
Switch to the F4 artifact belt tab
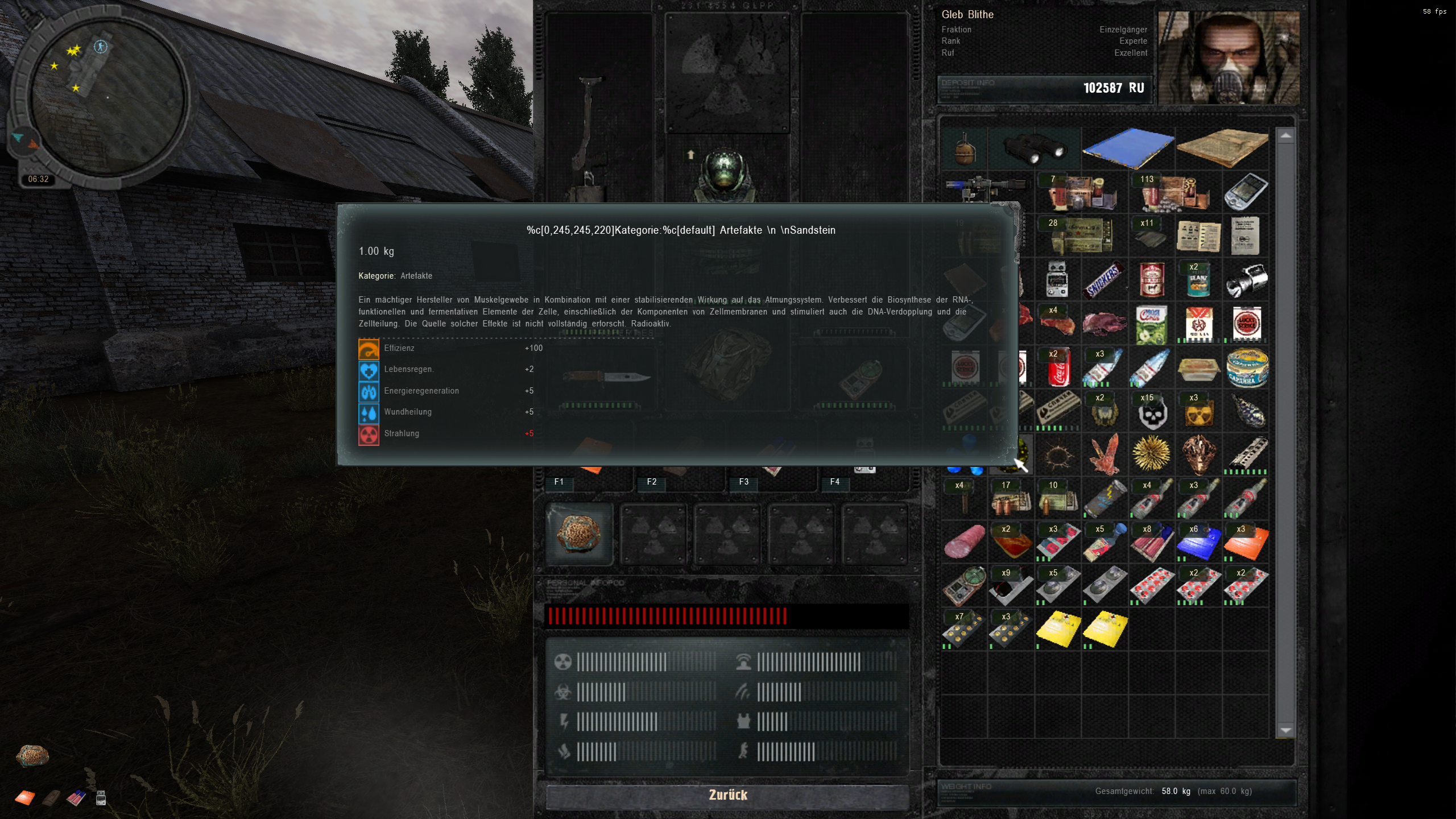[835, 482]
